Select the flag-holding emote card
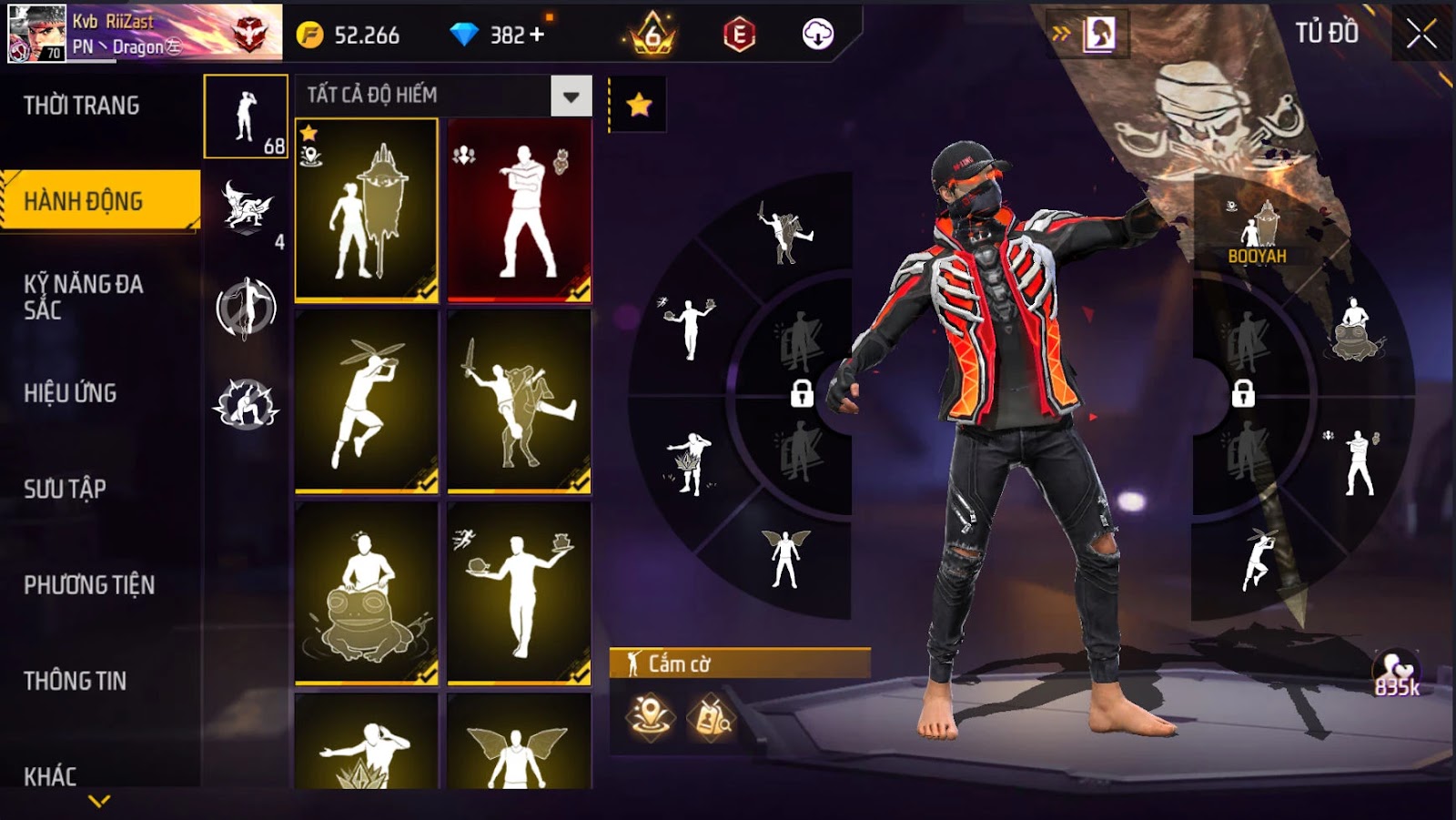 click(x=366, y=210)
